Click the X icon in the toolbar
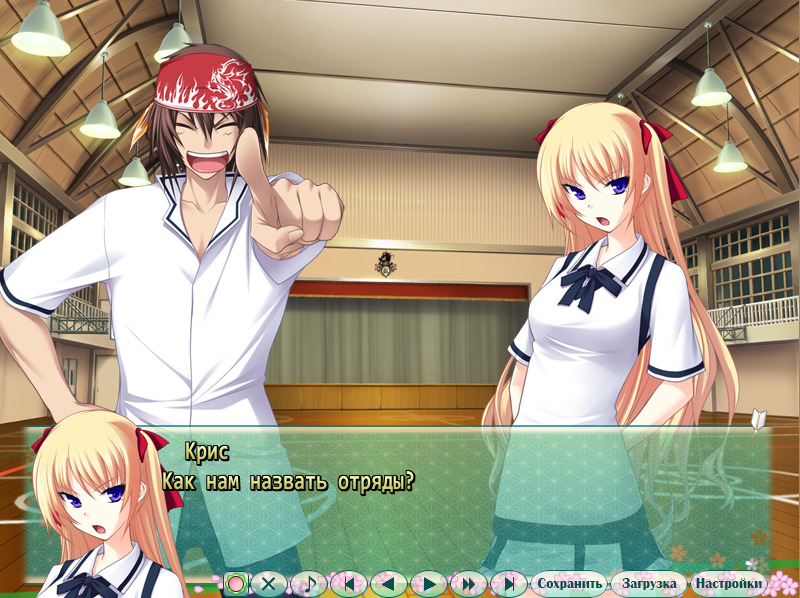The width and height of the screenshot is (800, 598). 268,583
